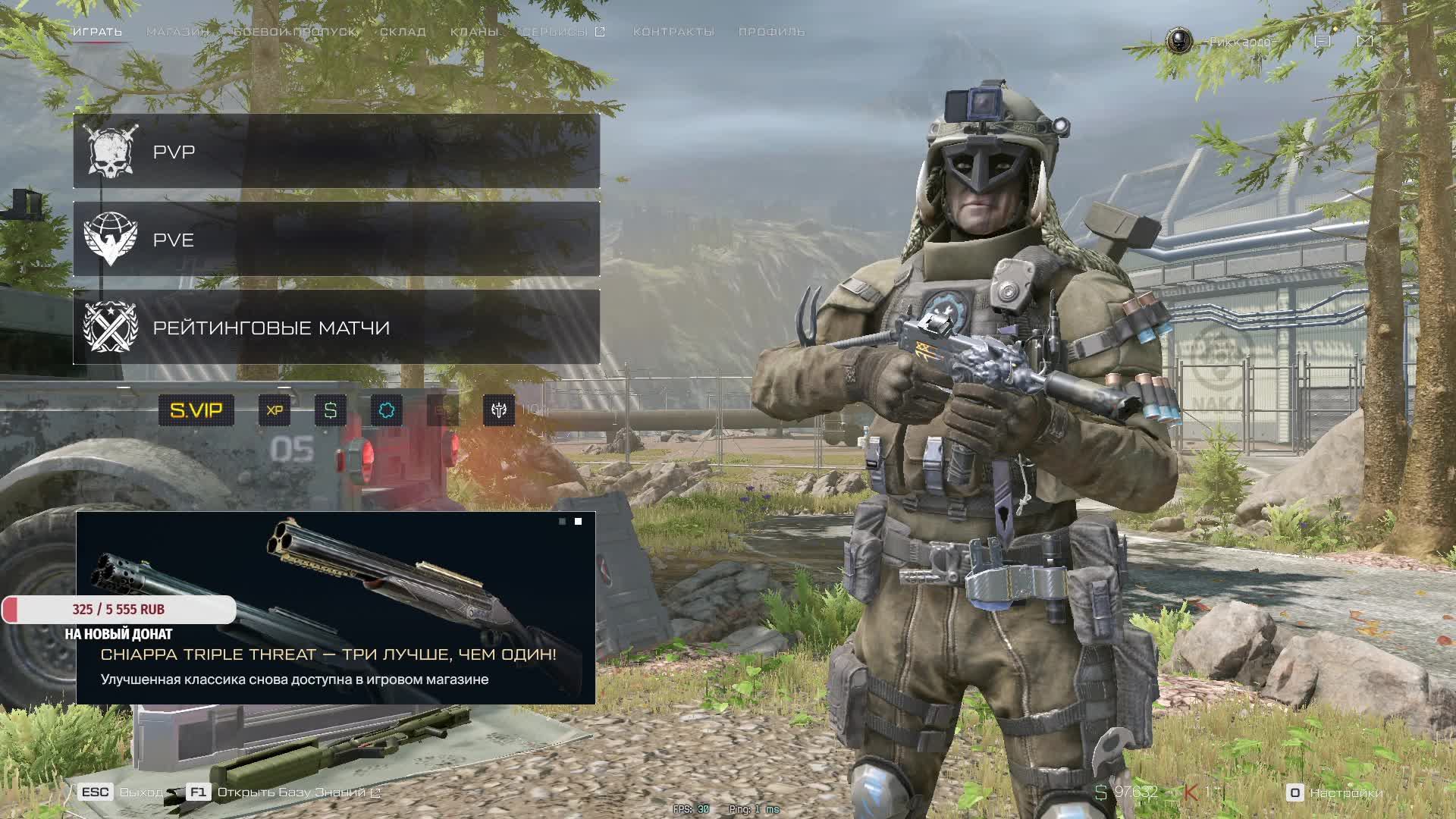Select the PVE mode entry
Viewport: 1456px width, 819px height.
336,240
